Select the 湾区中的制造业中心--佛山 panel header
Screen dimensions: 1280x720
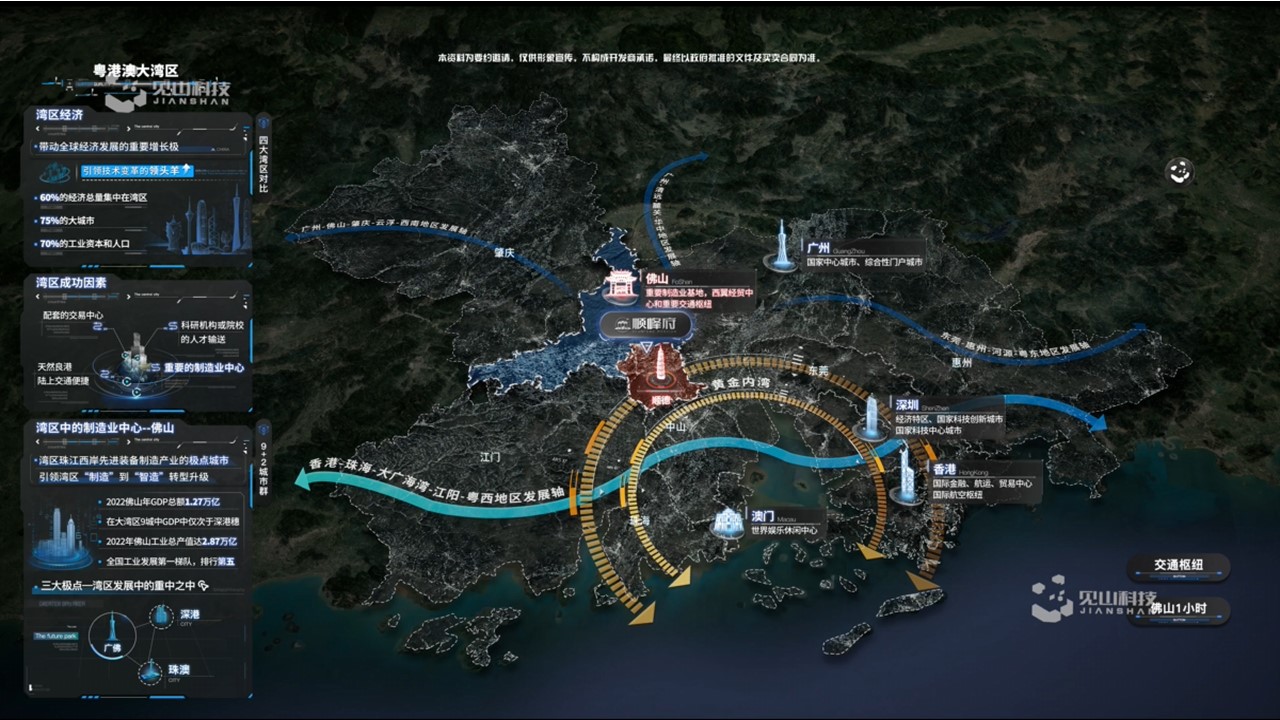(x=105, y=428)
